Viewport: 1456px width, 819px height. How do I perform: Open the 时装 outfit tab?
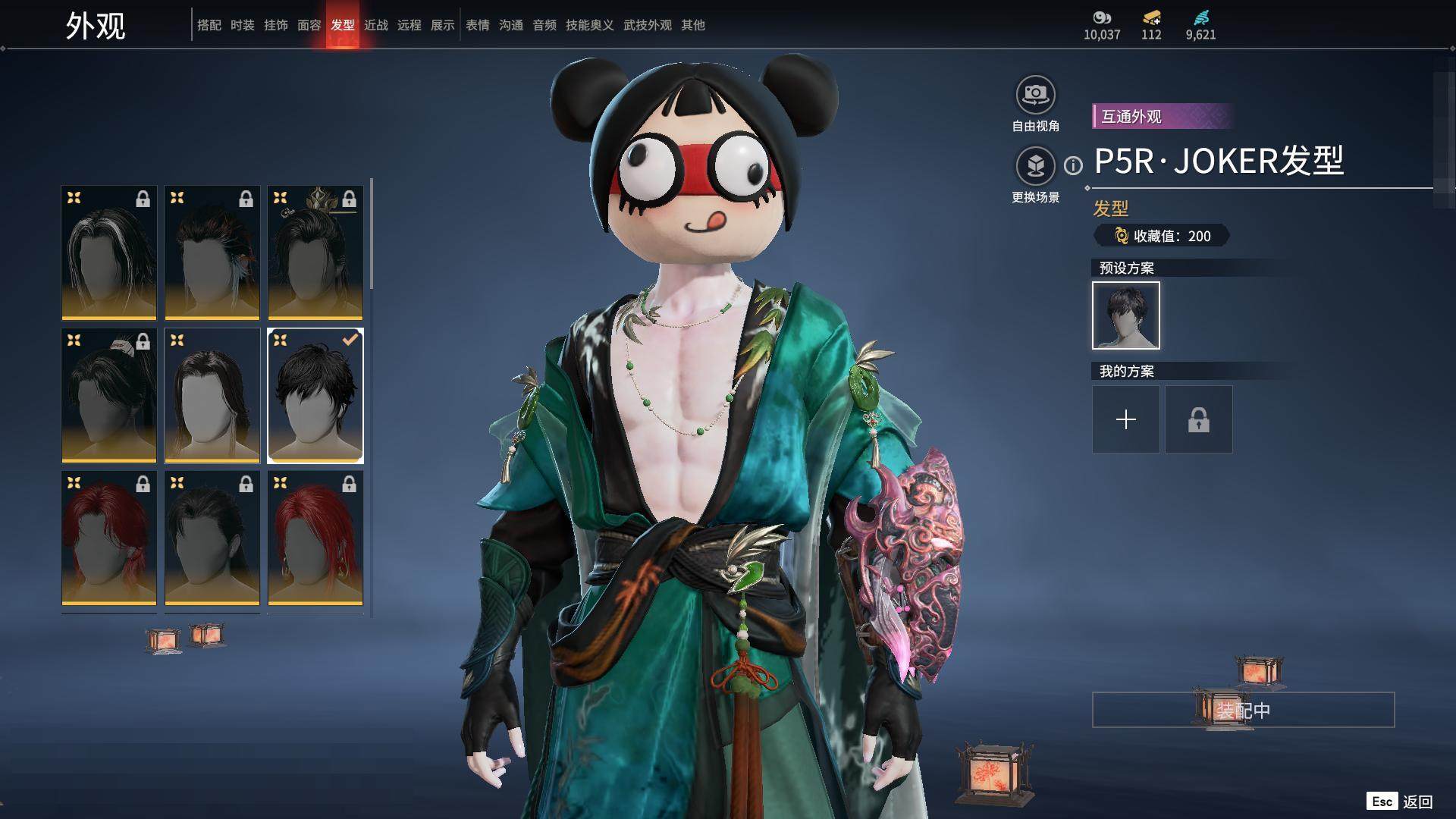(242, 25)
